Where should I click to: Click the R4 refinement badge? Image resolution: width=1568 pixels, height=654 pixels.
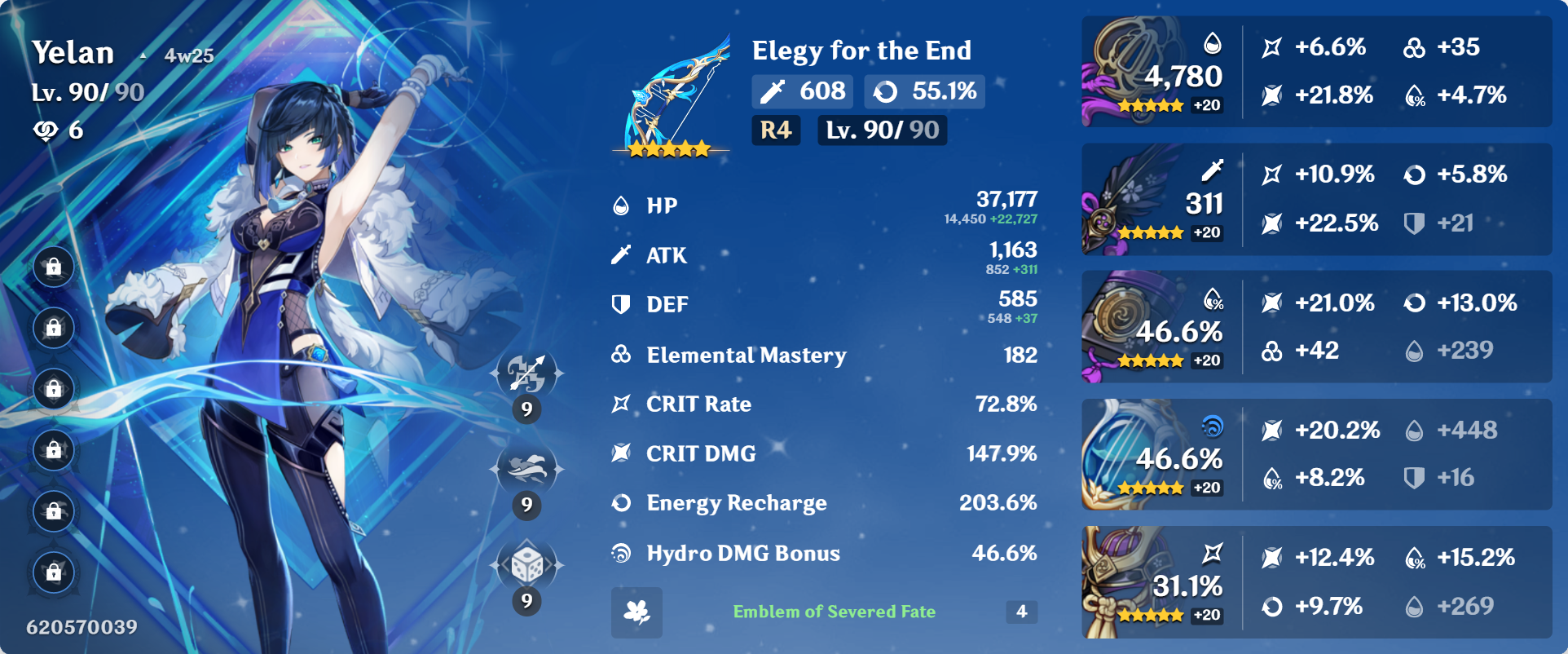pos(776,129)
